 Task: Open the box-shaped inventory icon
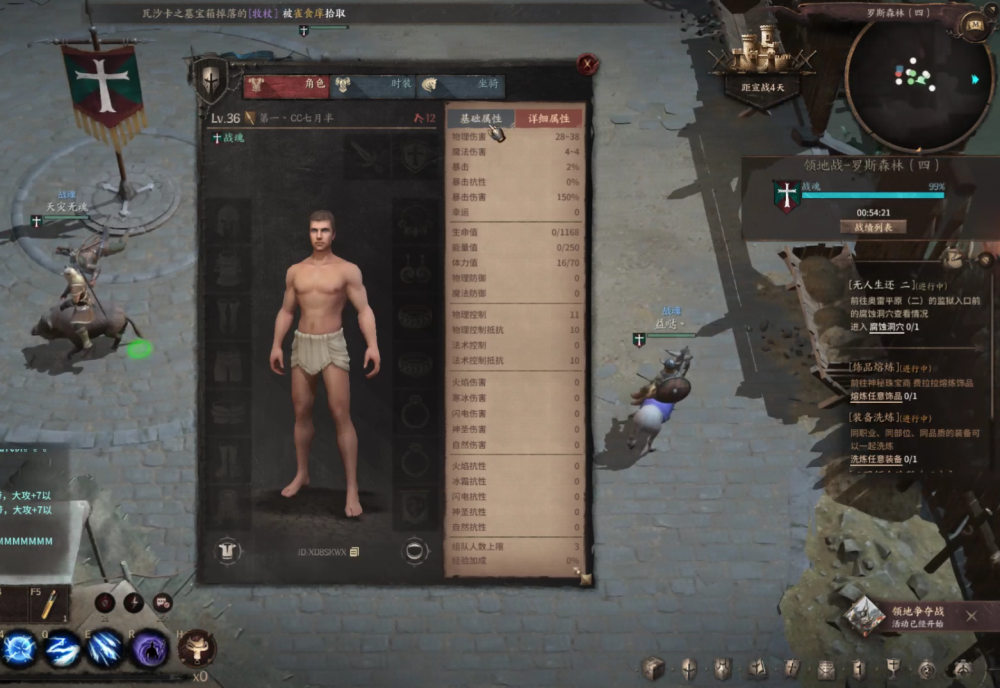(653, 668)
